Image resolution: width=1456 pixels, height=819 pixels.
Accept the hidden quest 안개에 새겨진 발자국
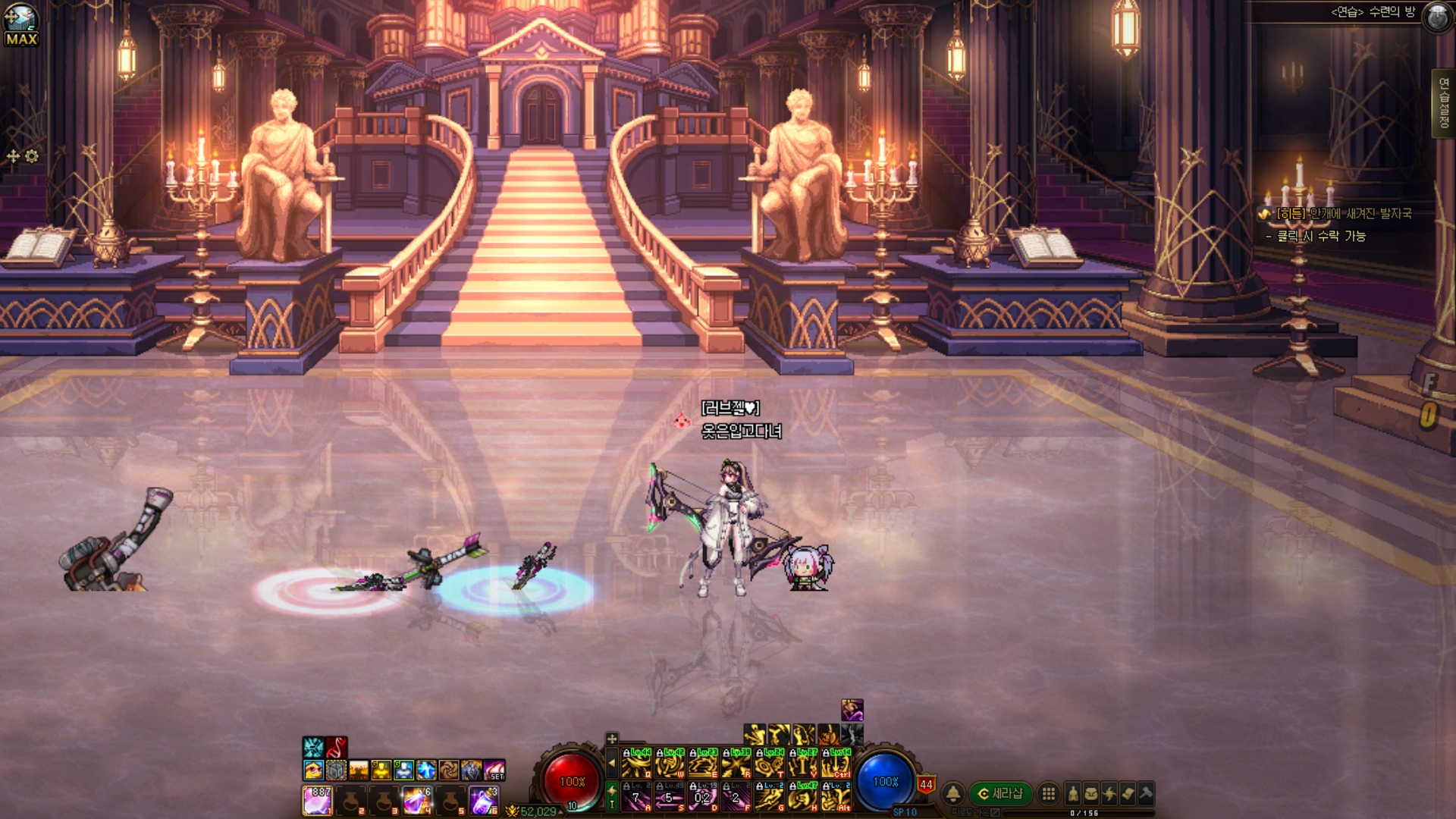(x=1343, y=214)
